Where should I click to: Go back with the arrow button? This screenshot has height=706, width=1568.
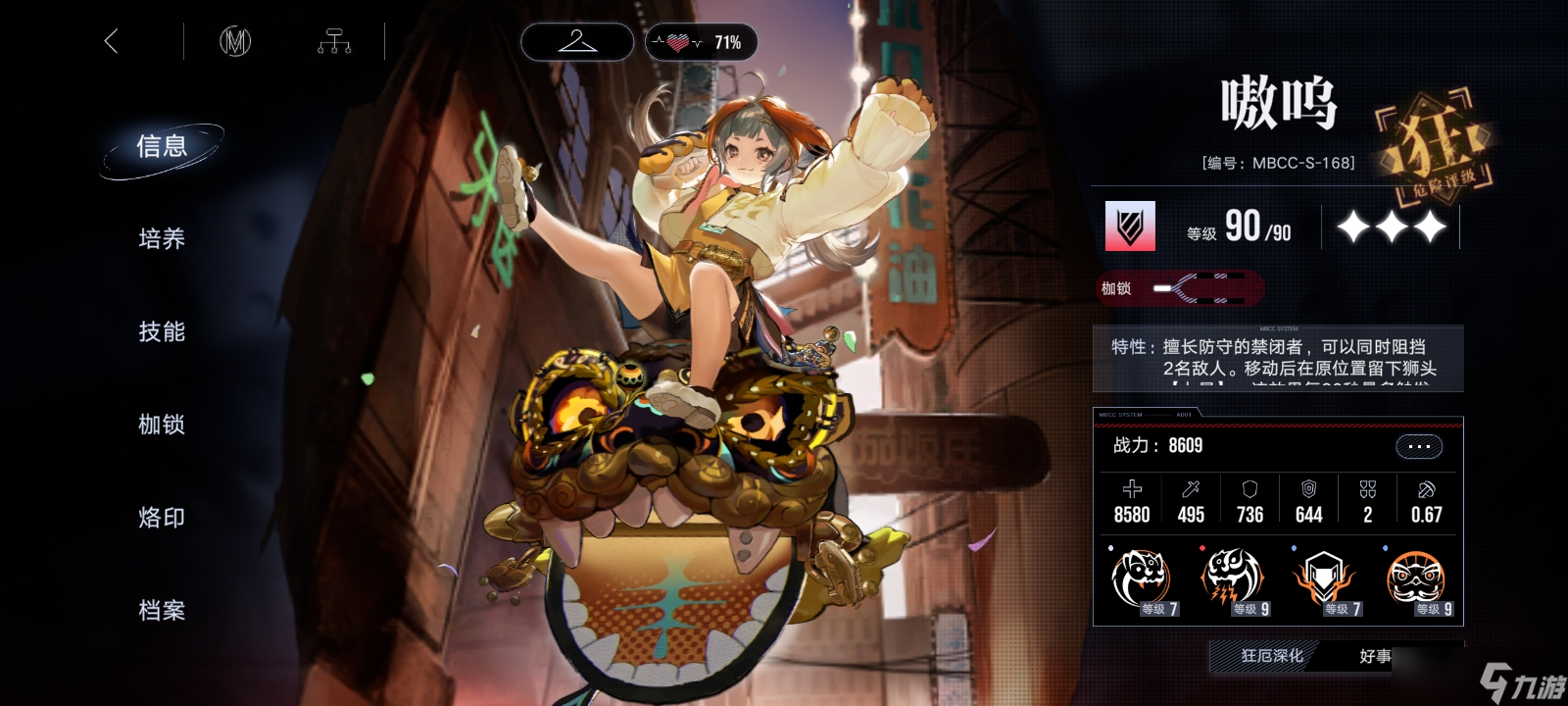pyautogui.click(x=111, y=41)
